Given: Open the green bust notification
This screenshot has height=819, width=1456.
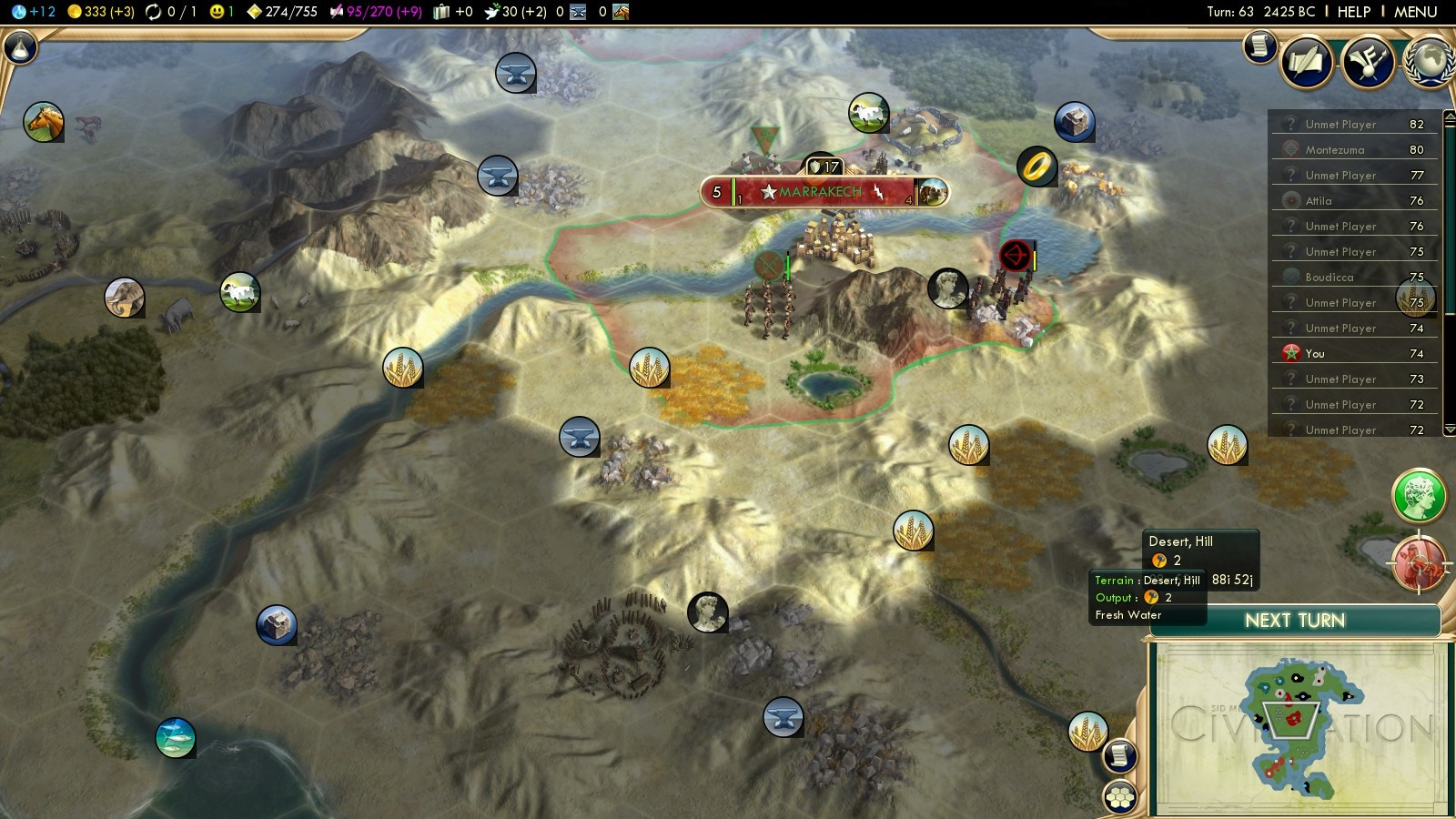Looking at the screenshot, I should (x=1419, y=496).
